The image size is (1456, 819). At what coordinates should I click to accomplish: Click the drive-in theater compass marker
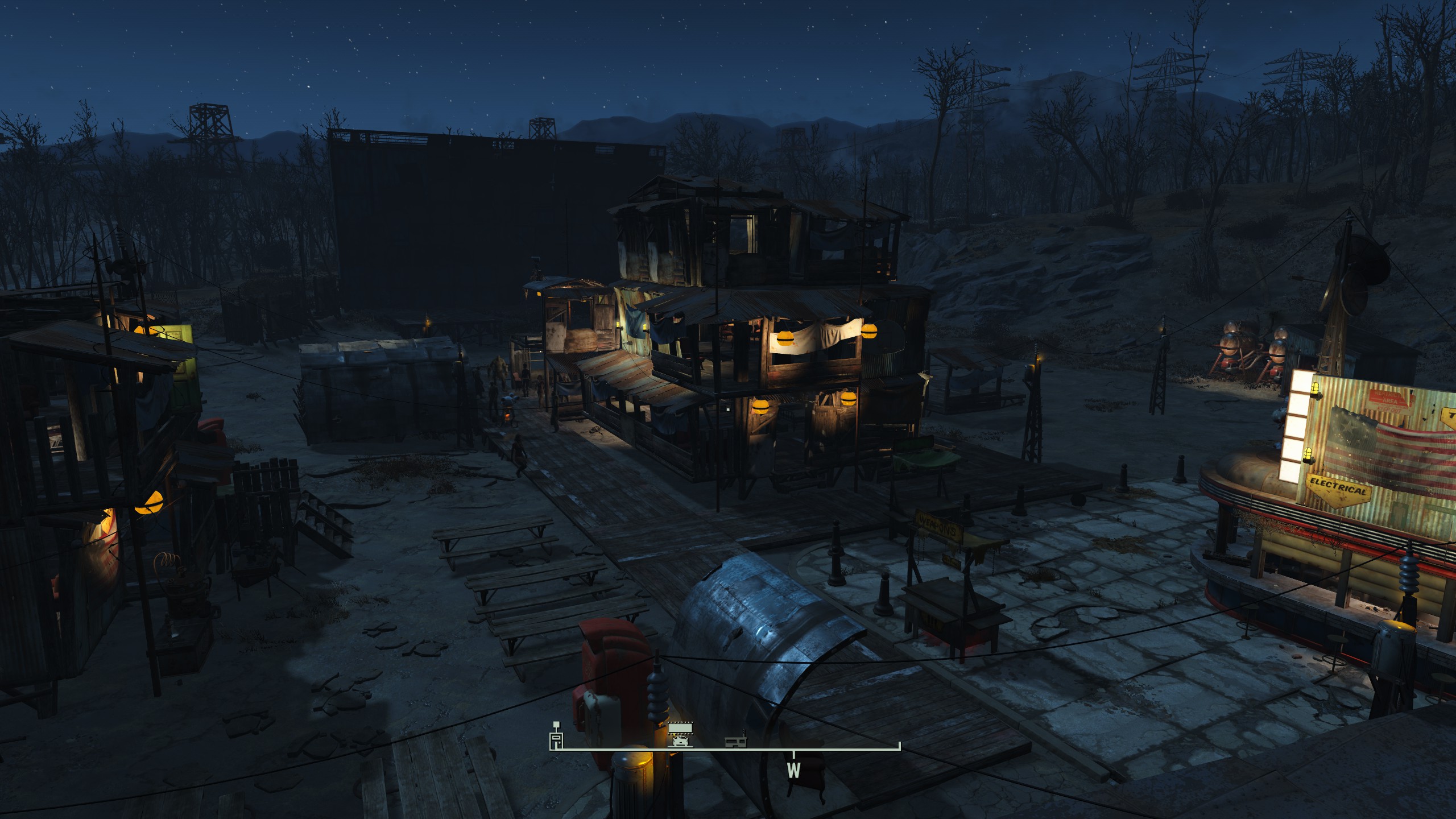(680, 734)
